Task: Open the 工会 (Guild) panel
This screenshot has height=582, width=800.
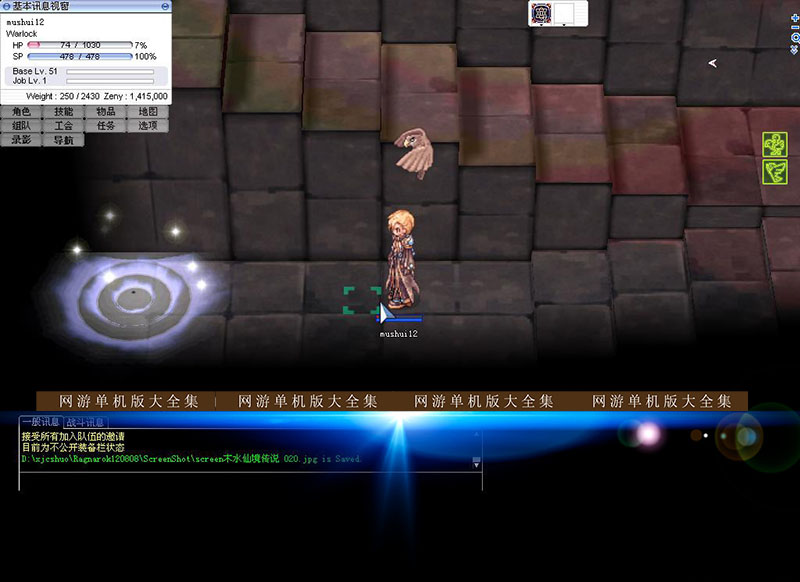Action: pos(64,126)
